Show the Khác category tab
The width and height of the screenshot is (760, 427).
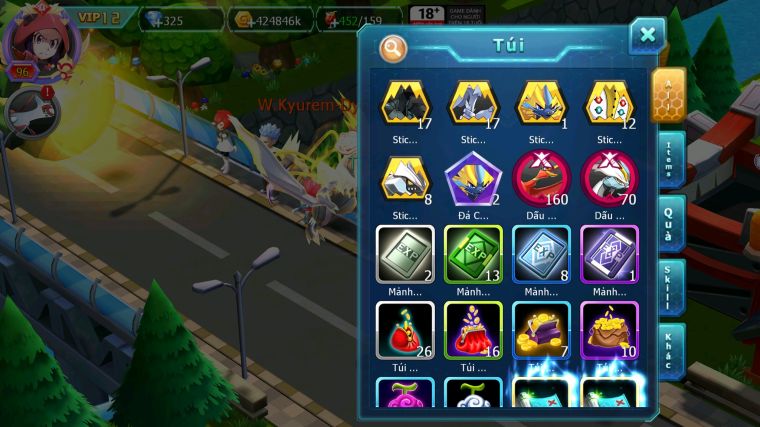click(670, 350)
